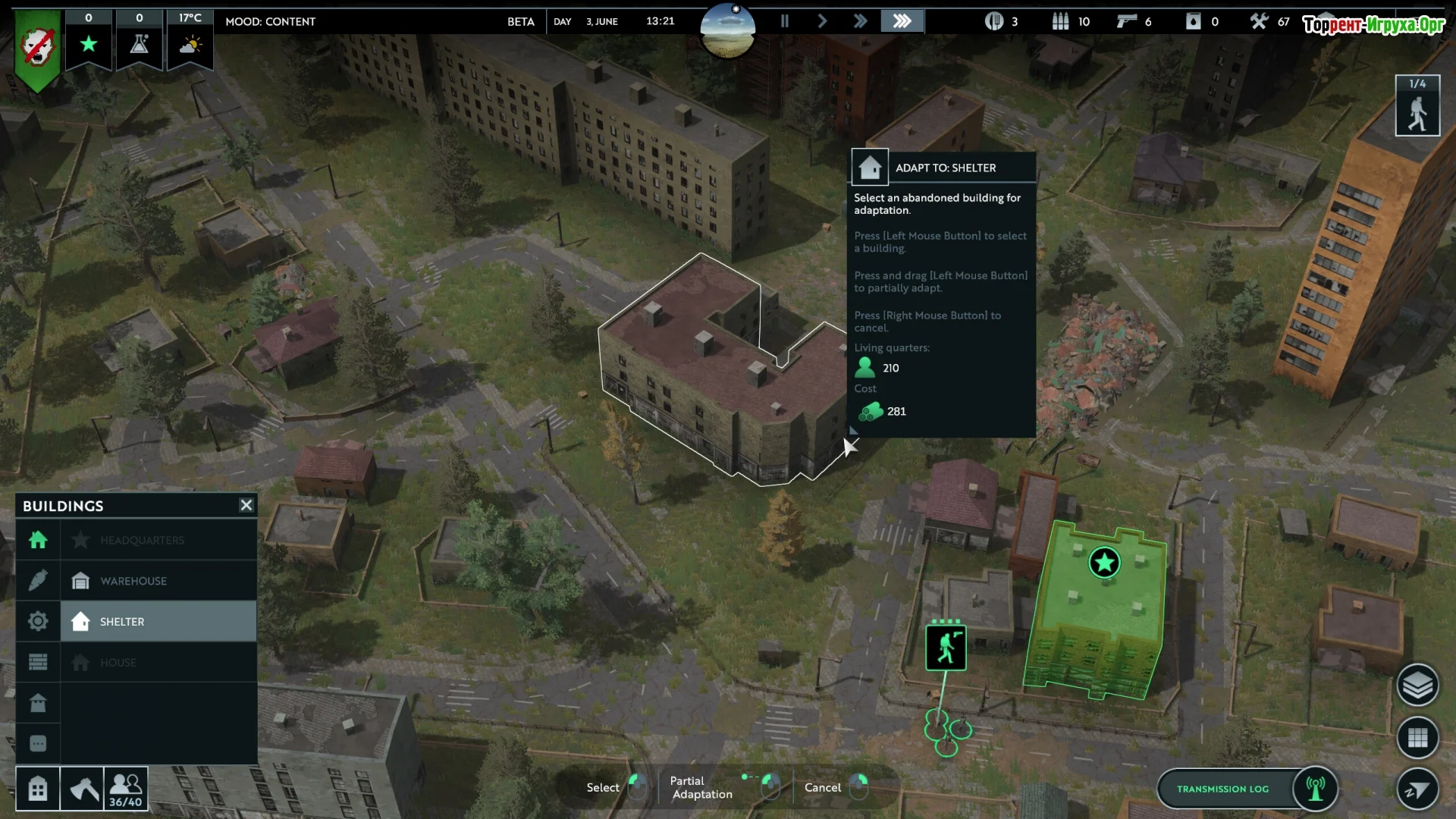Close the Buildings panel
1456x819 pixels.
point(246,505)
